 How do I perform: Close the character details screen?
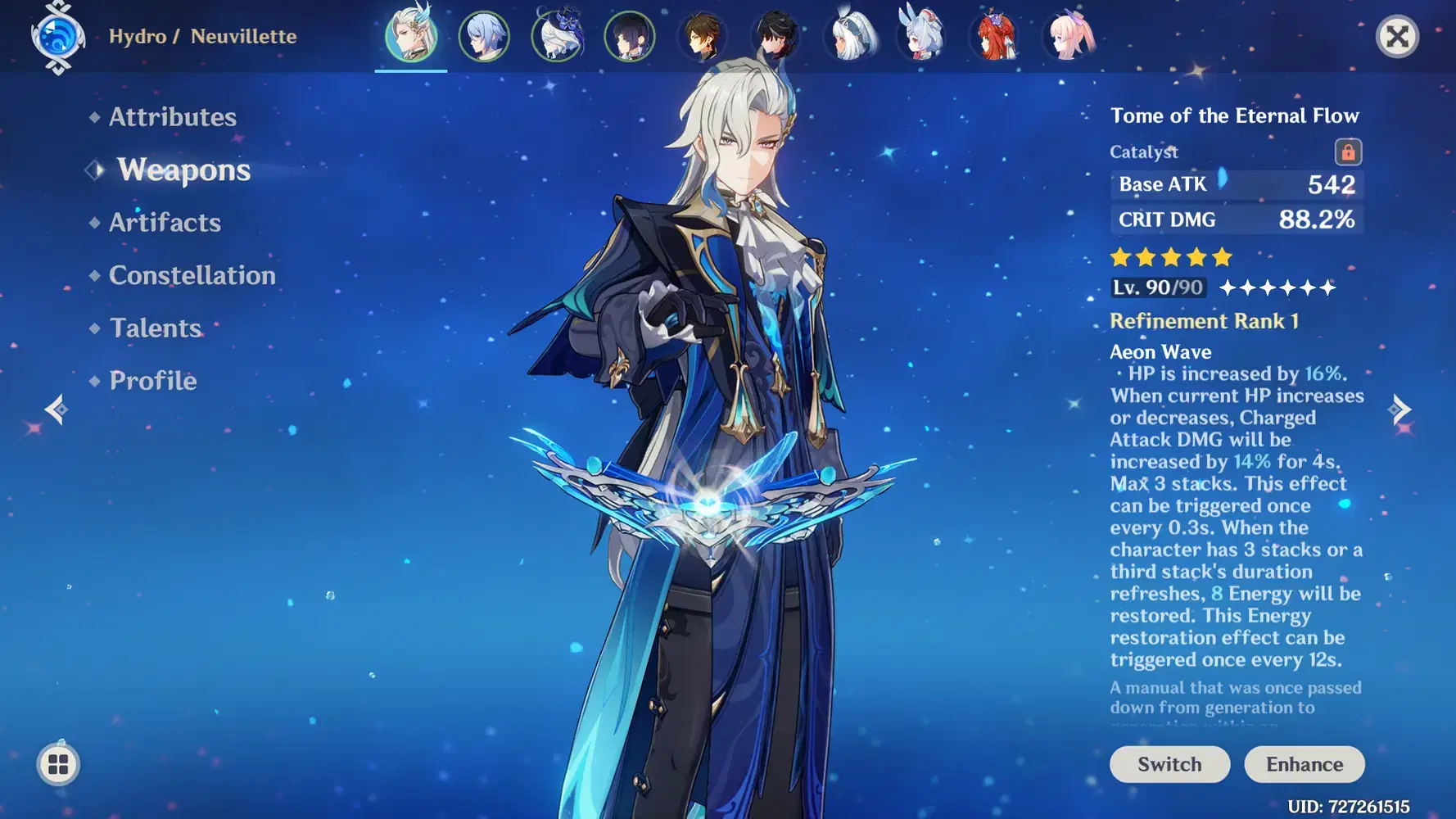pyautogui.click(x=1396, y=36)
